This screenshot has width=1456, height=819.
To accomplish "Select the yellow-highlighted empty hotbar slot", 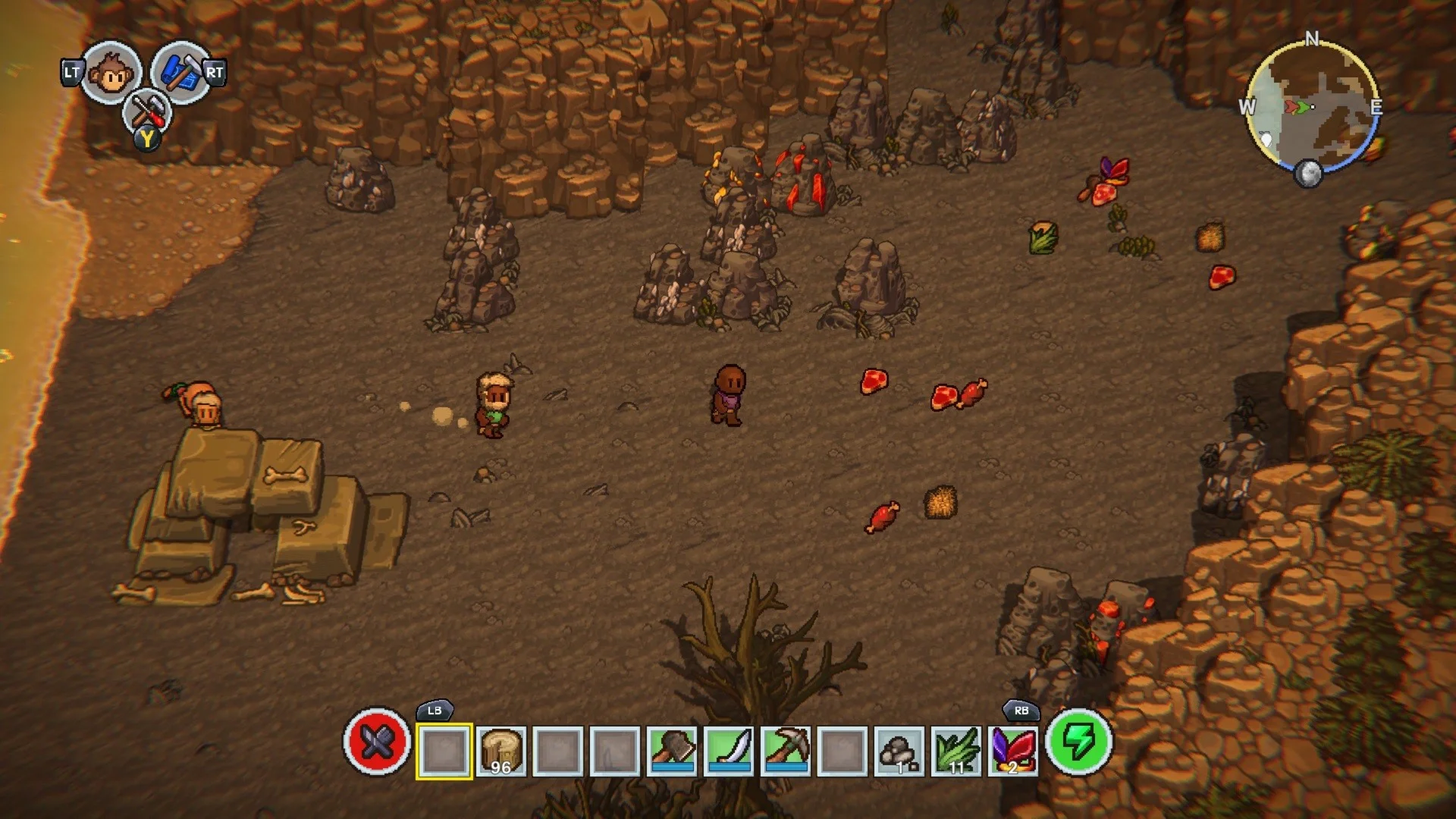I will (x=444, y=752).
